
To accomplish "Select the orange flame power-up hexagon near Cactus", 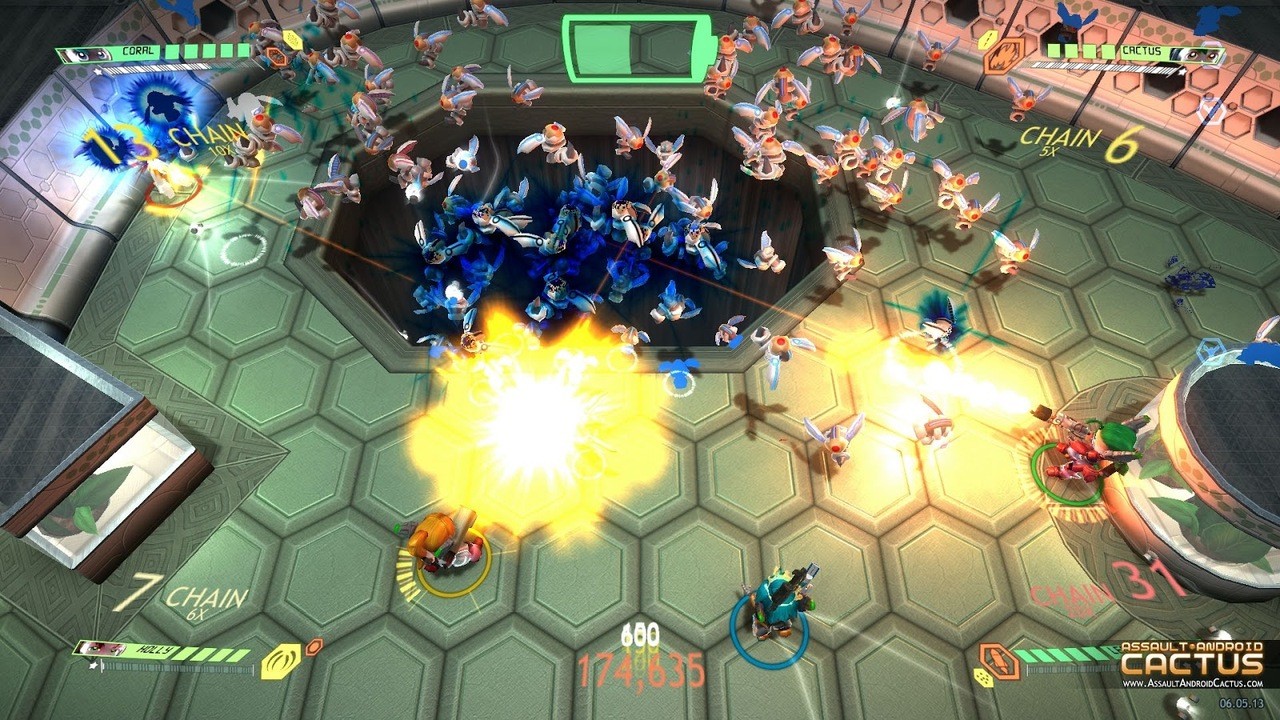I will [1004, 55].
